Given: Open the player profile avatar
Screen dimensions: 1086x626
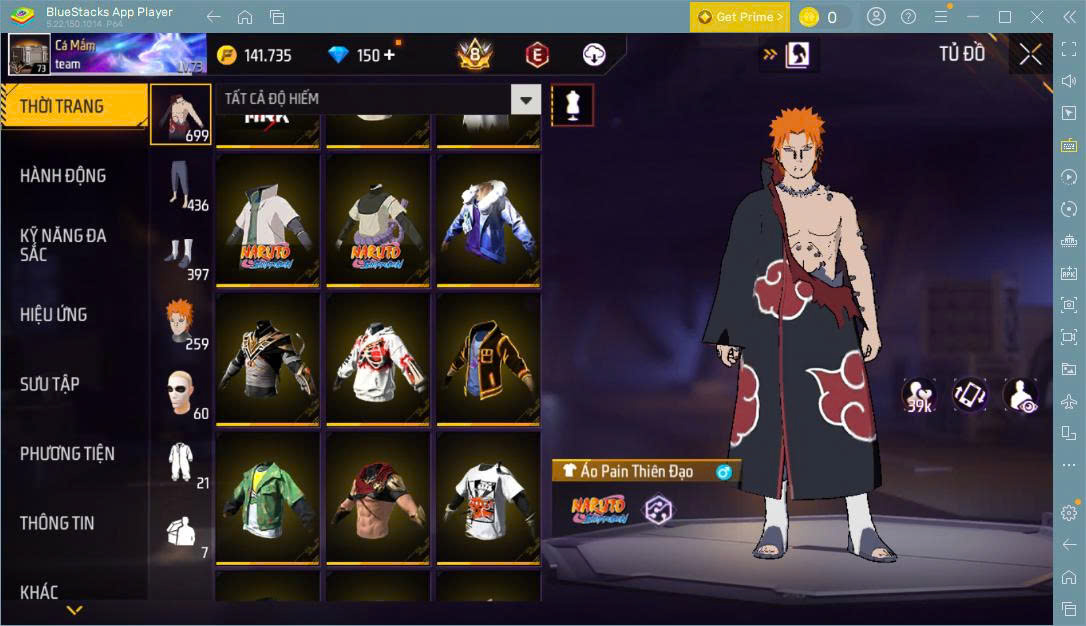Looking at the screenshot, I should coord(29,54).
